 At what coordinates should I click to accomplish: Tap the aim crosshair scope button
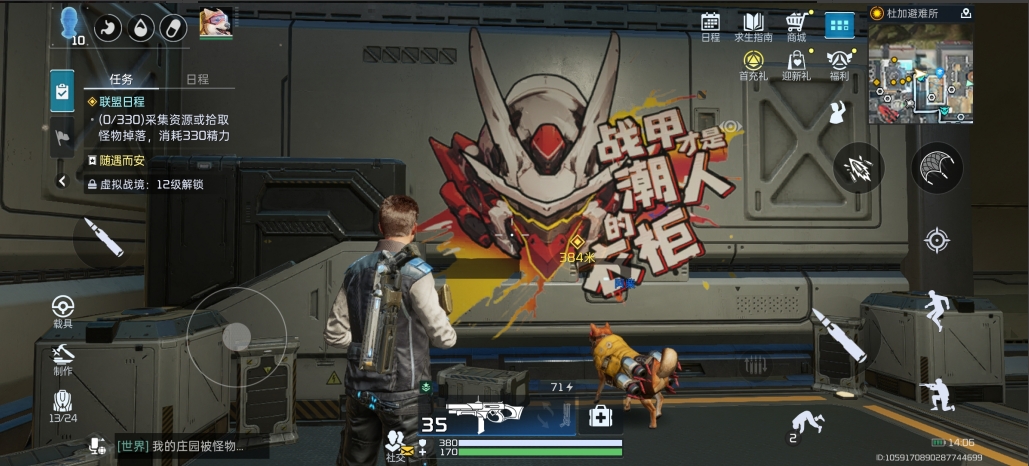pyautogui.click(x=937, y=240)
